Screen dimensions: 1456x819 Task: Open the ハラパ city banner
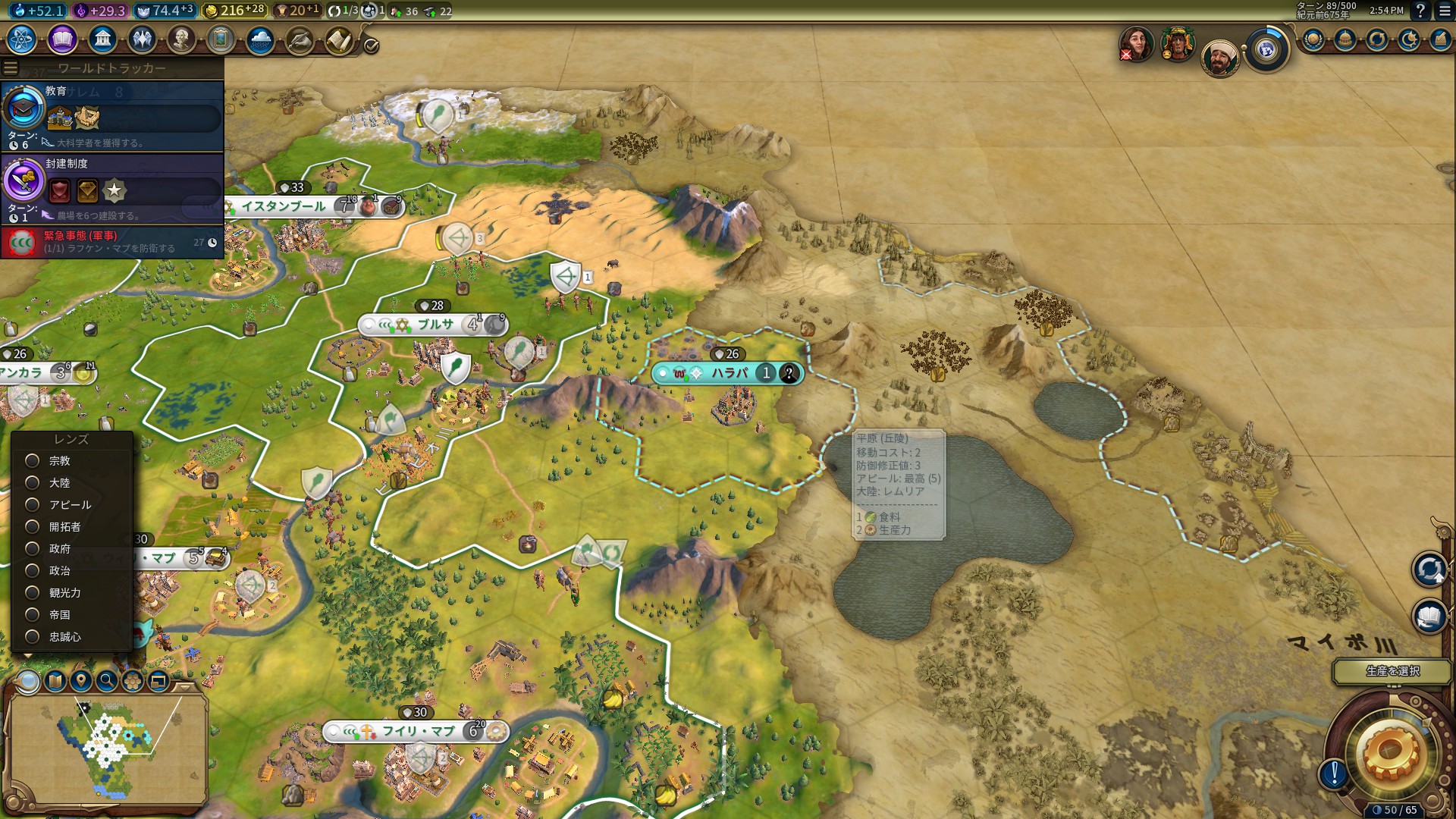pos(729,373)
